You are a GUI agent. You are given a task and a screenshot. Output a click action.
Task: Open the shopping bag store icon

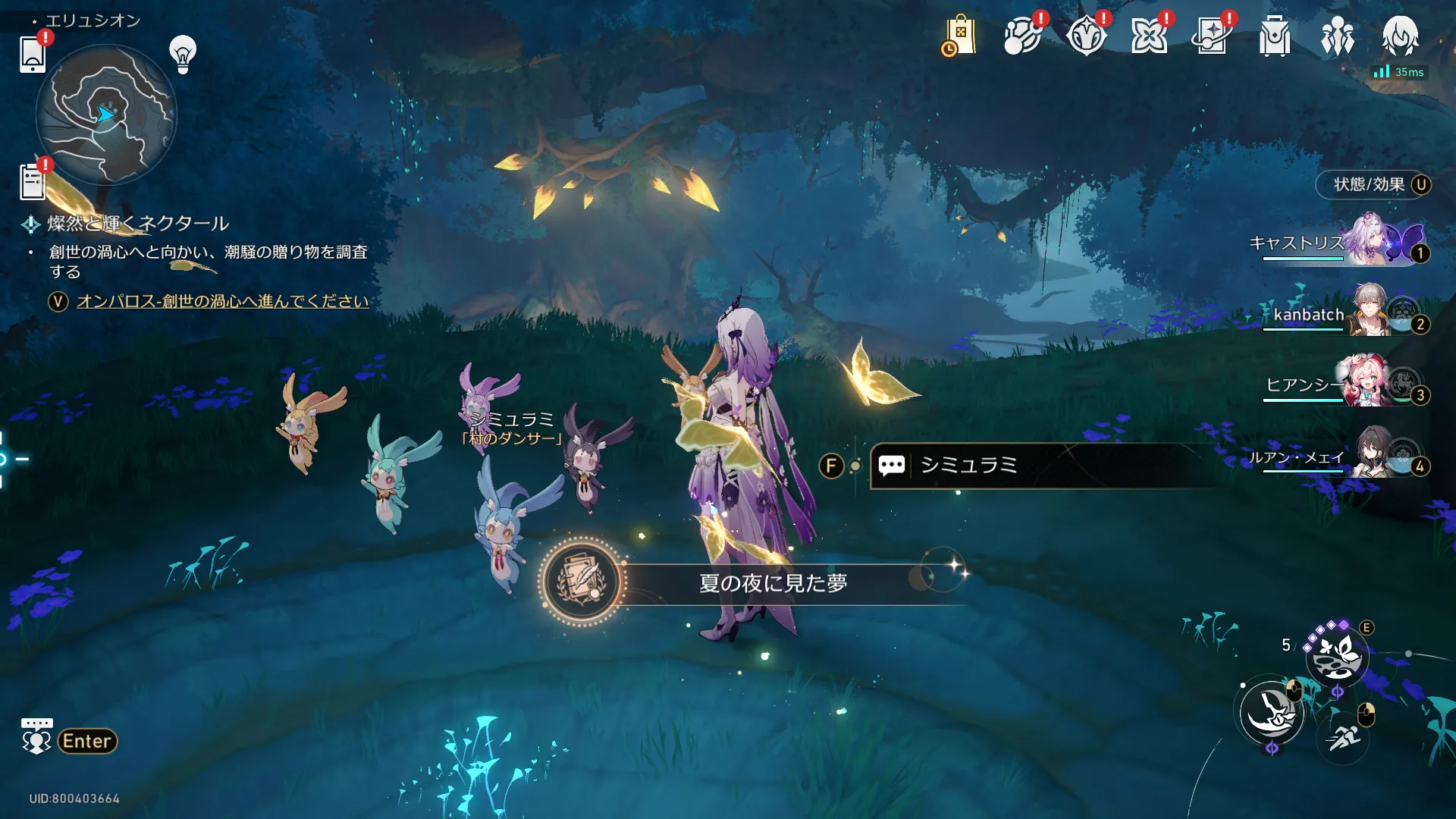point(959,36)
